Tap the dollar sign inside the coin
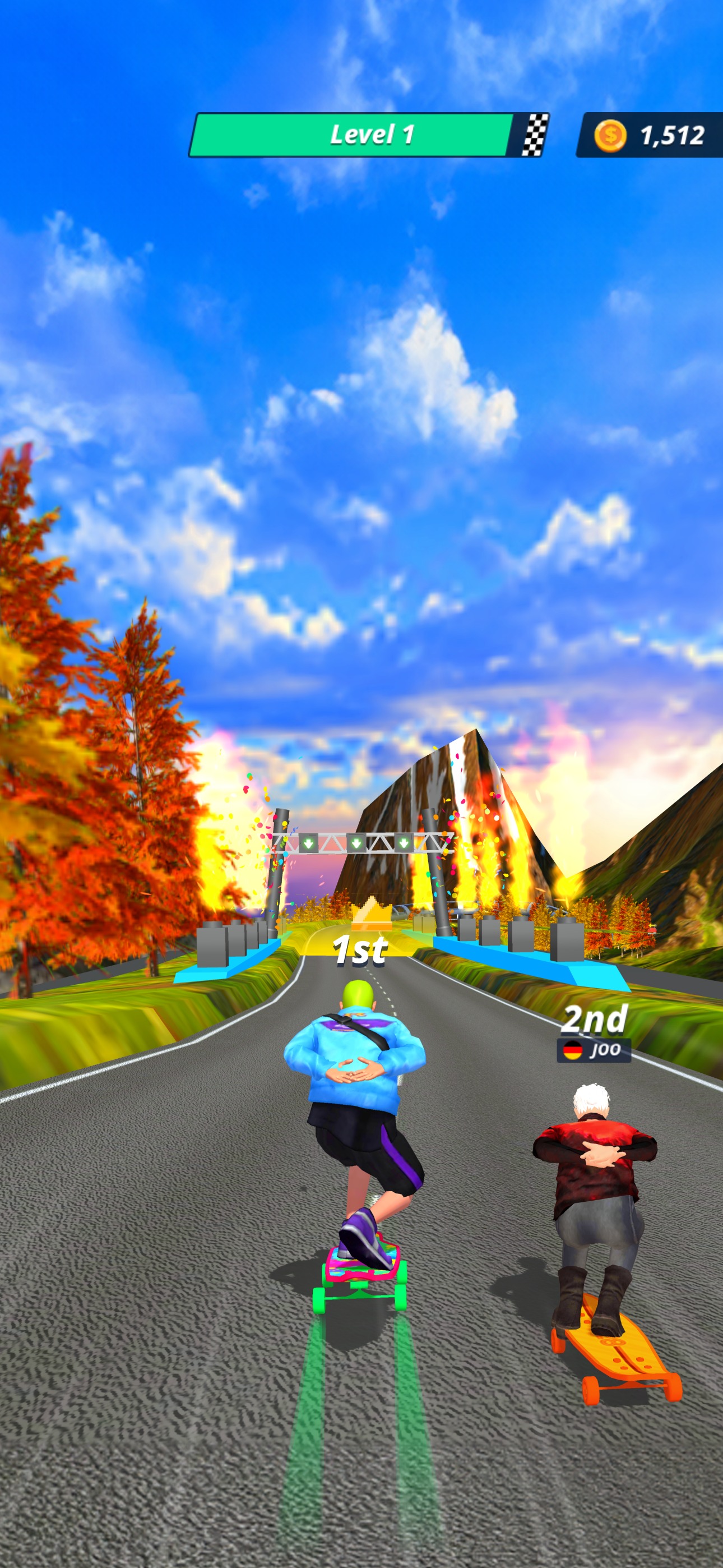 click(611, 135)
